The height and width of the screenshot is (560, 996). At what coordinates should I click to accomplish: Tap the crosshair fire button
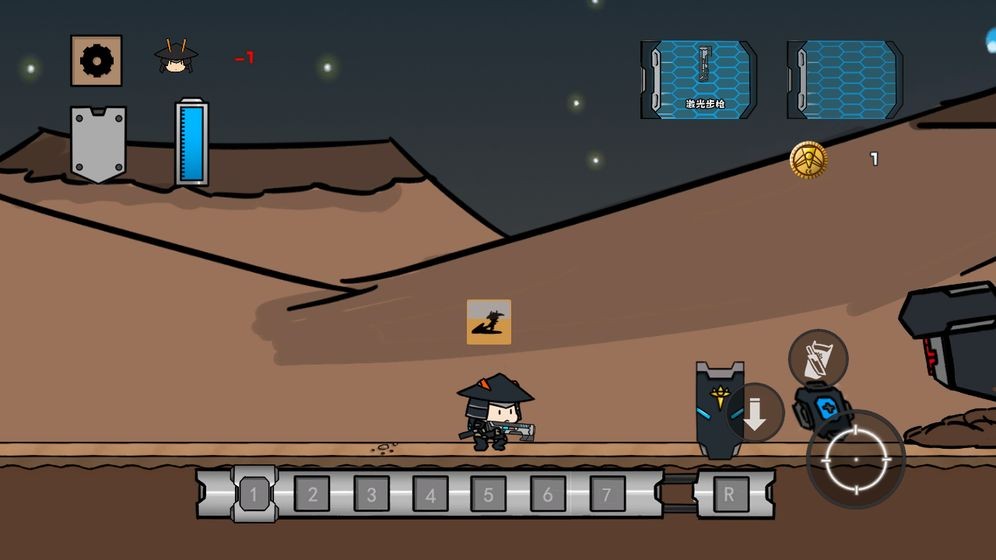[856, 459]
